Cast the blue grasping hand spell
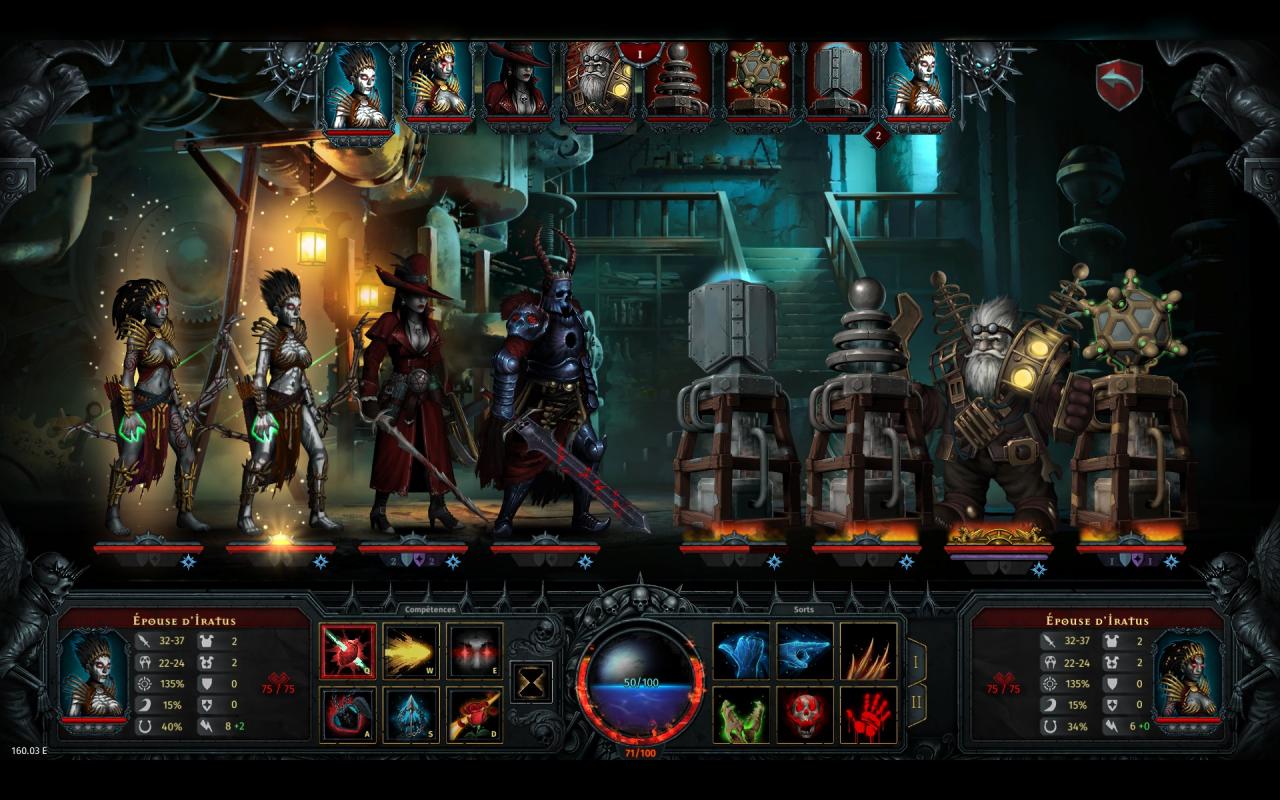Screen dimensions: 1280x800 pos(741,652)
